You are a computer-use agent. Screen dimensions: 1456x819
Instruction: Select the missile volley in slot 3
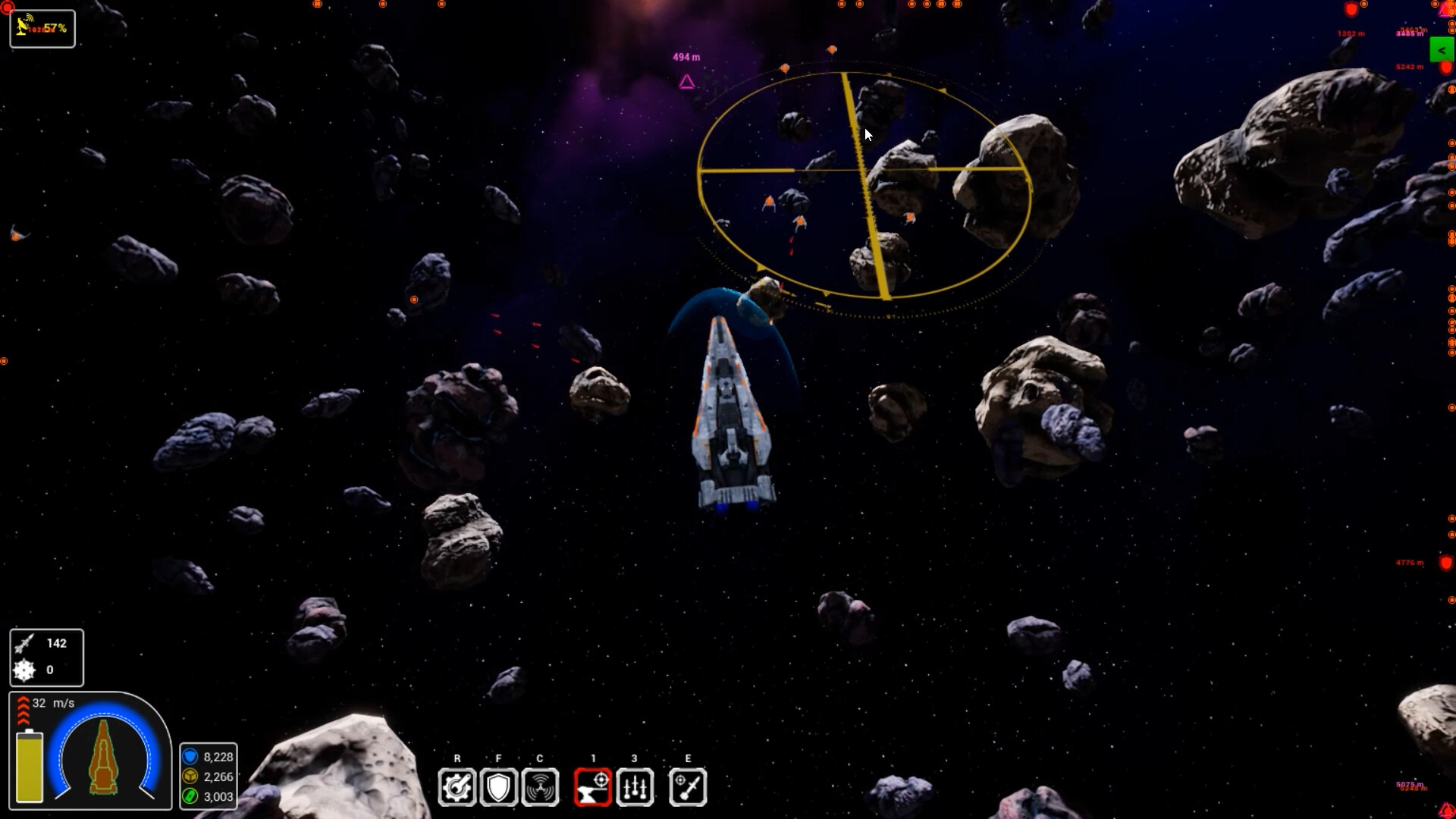[635, 786]
